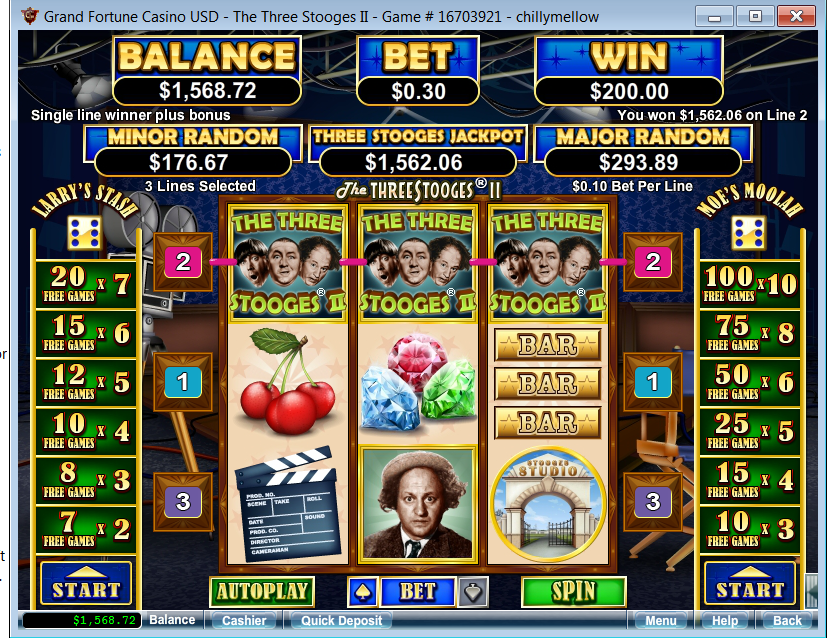Open the Cashier
The image size is (827, 638).
tap(244, 621)
